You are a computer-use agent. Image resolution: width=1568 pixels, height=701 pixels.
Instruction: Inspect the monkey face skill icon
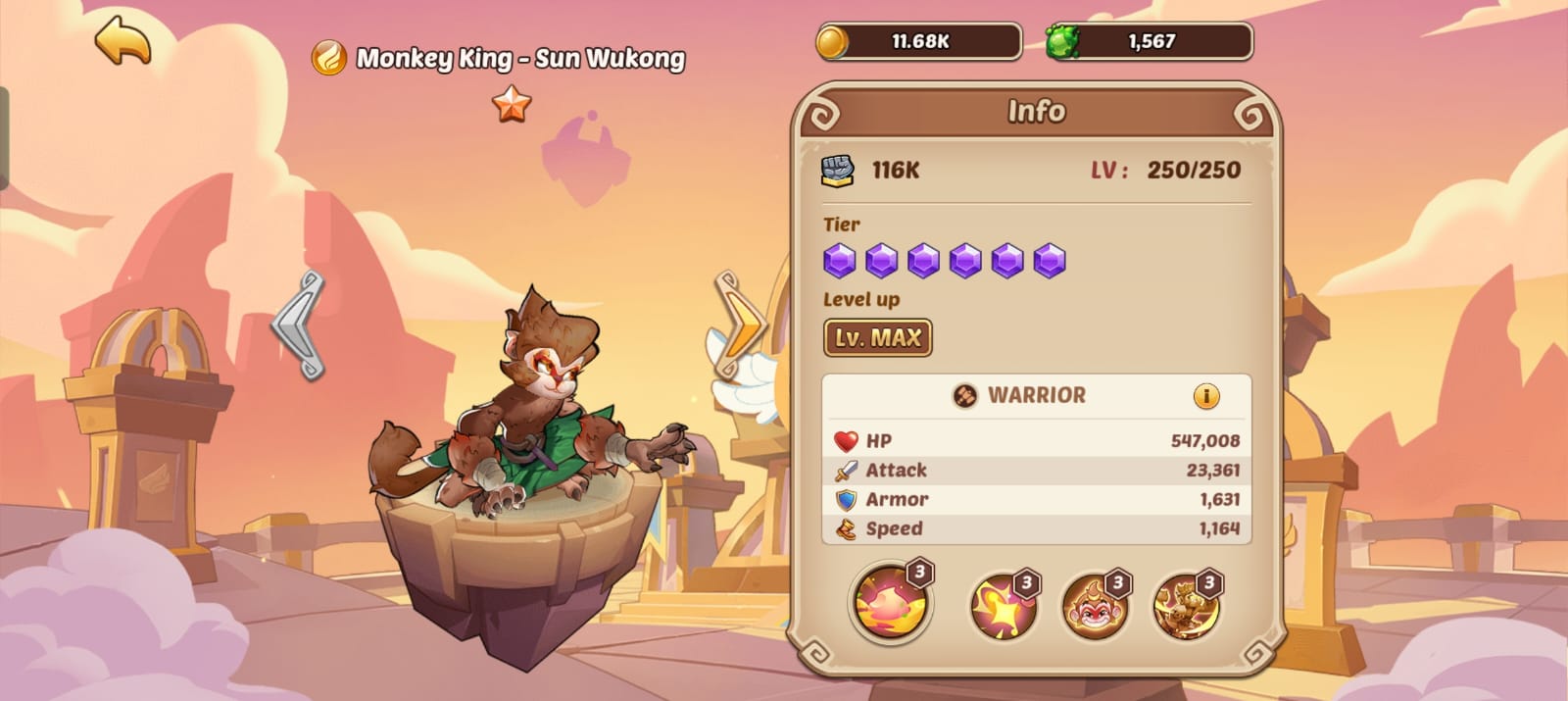tap(1095, 604)
